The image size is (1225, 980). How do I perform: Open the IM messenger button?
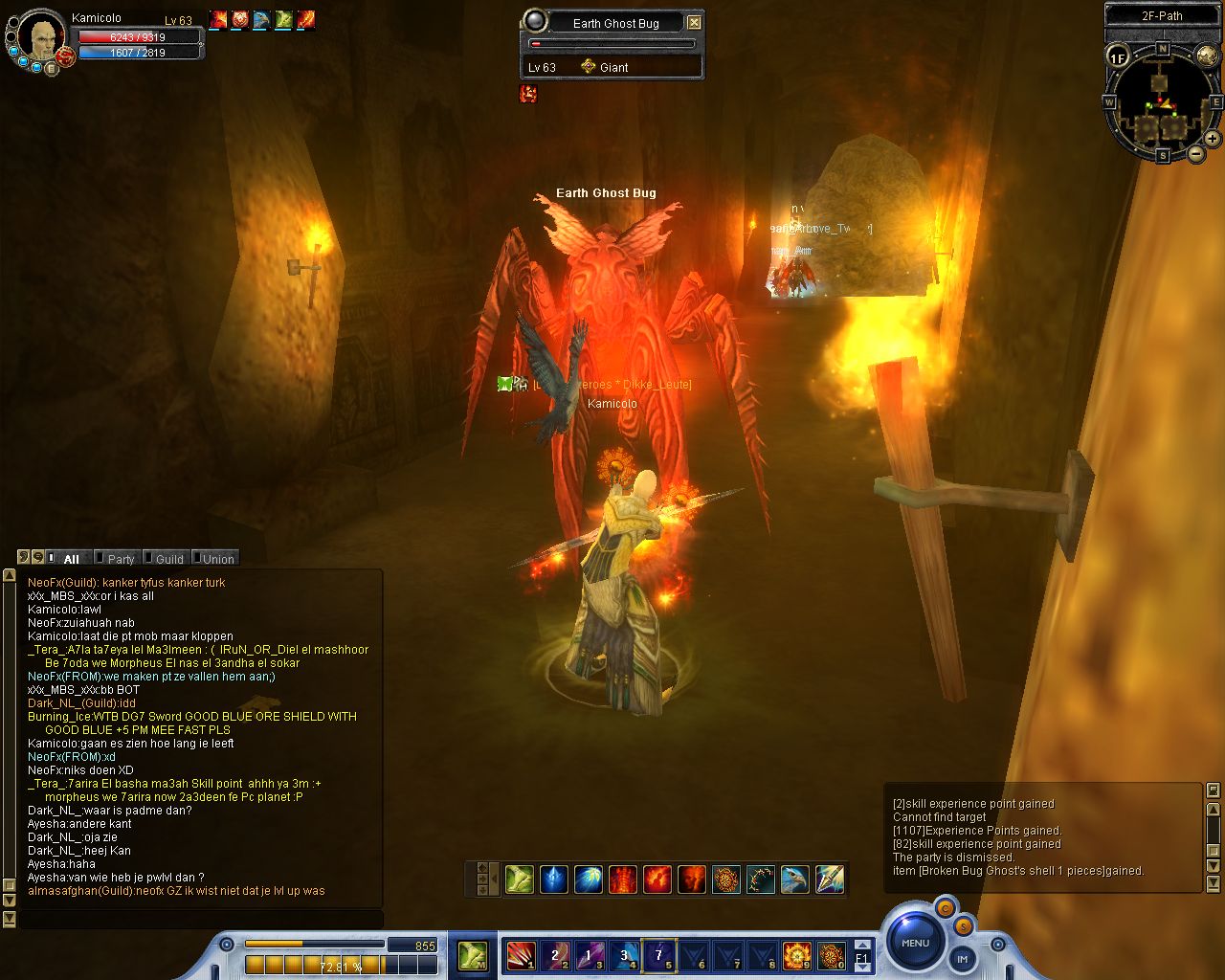962,958
